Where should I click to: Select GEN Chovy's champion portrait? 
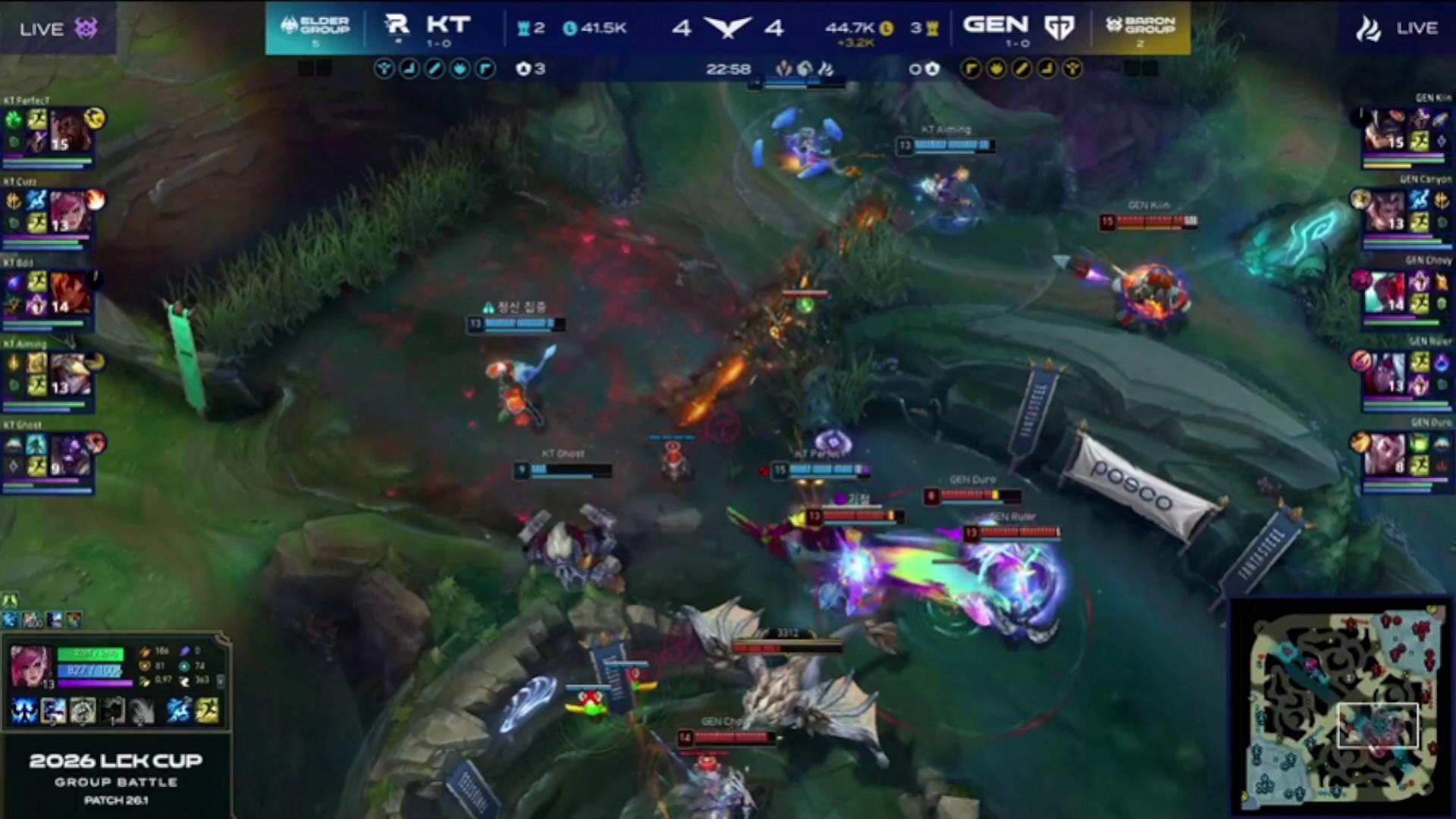point(1385,293)
